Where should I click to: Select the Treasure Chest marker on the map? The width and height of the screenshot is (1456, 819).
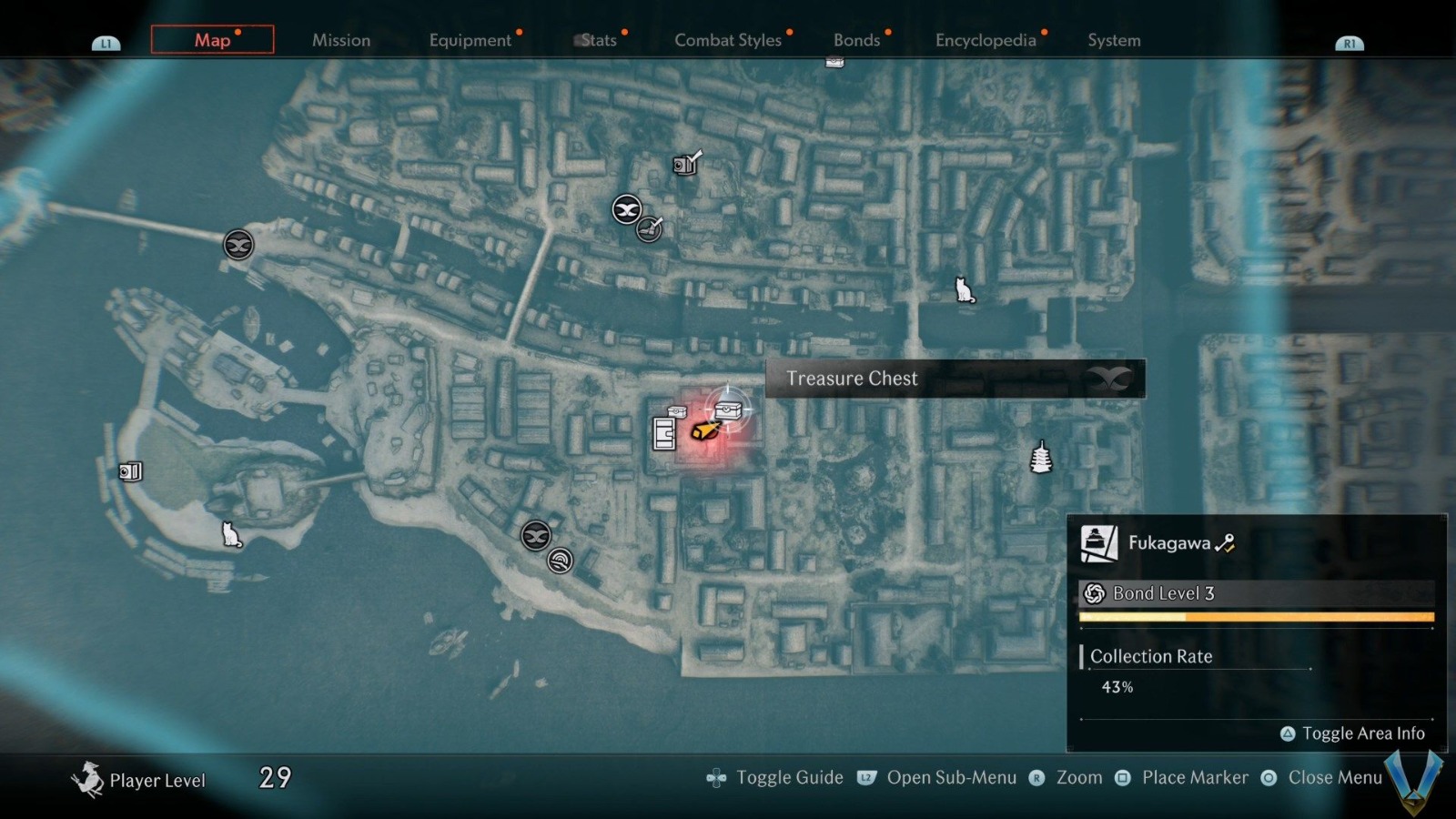pos(728,410)
